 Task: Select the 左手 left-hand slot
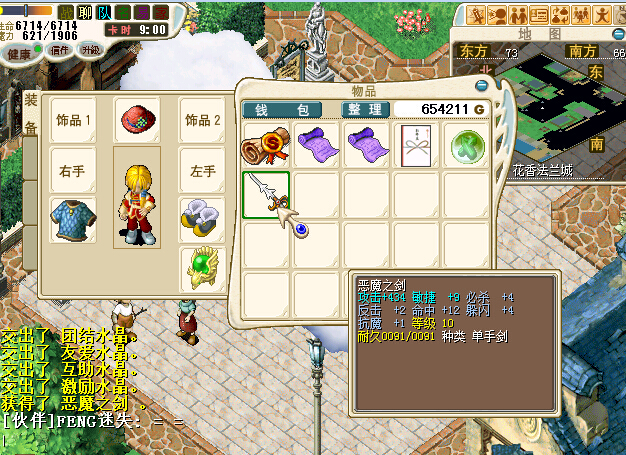[x=202, y=171]
